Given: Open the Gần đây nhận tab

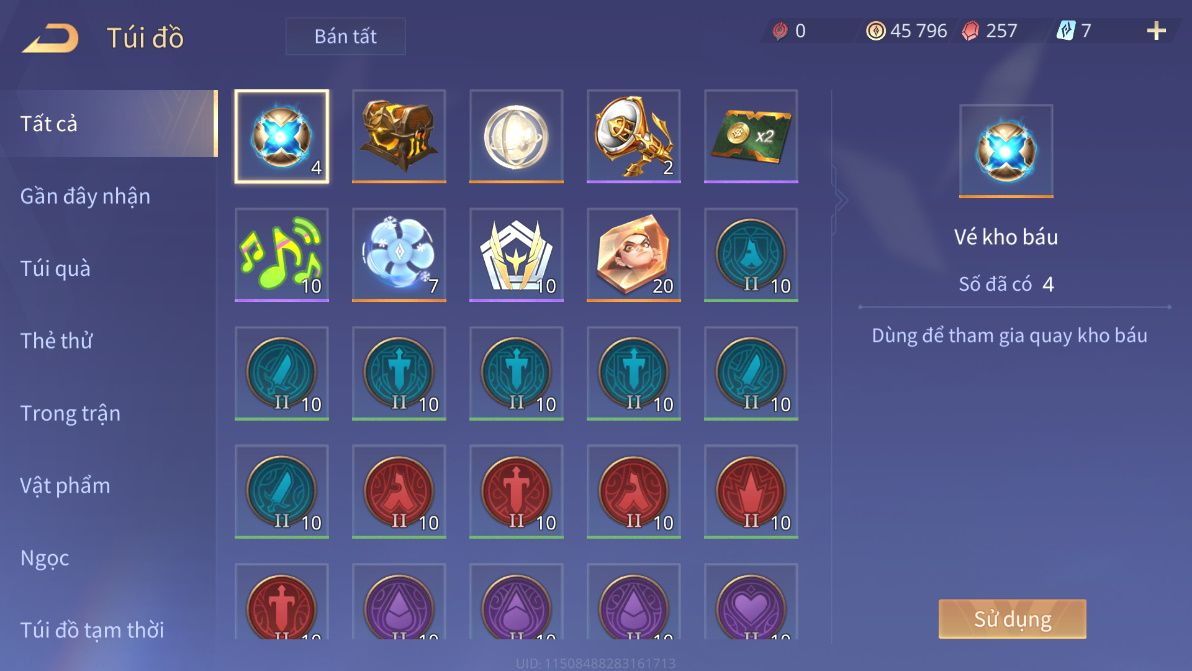Looking at the screenshot, I should pyautogui.click(x=86, y=196).
